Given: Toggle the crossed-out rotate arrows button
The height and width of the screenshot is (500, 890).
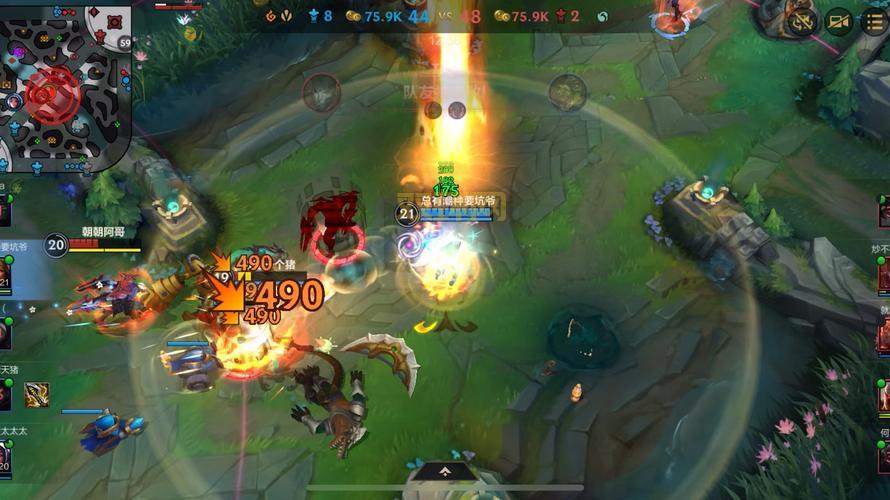Looking at the screenshot, I should tap(801, 22).
